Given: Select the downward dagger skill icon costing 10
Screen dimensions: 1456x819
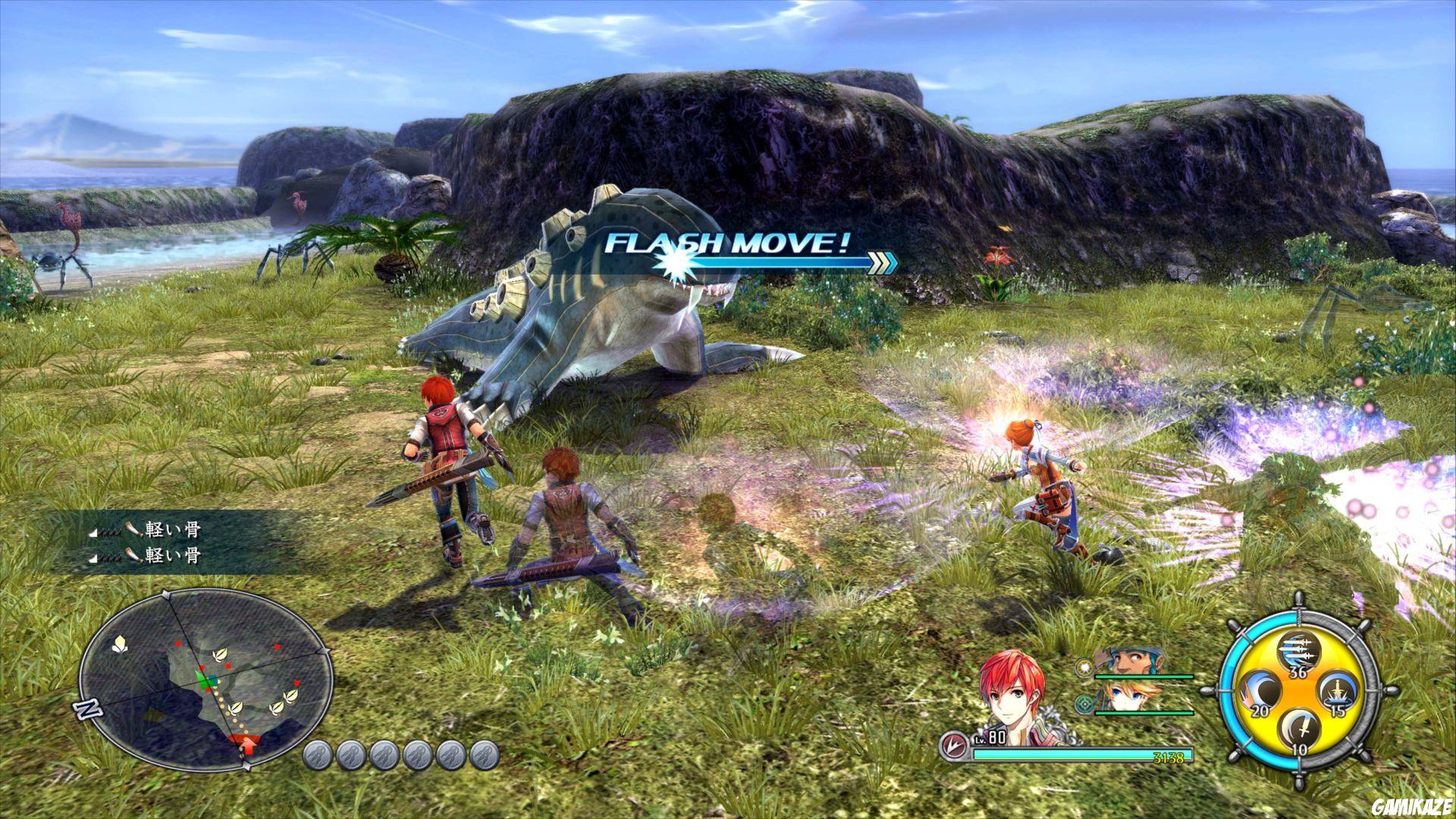Looking at the screenshot, I should click(x=1299, y=729).
